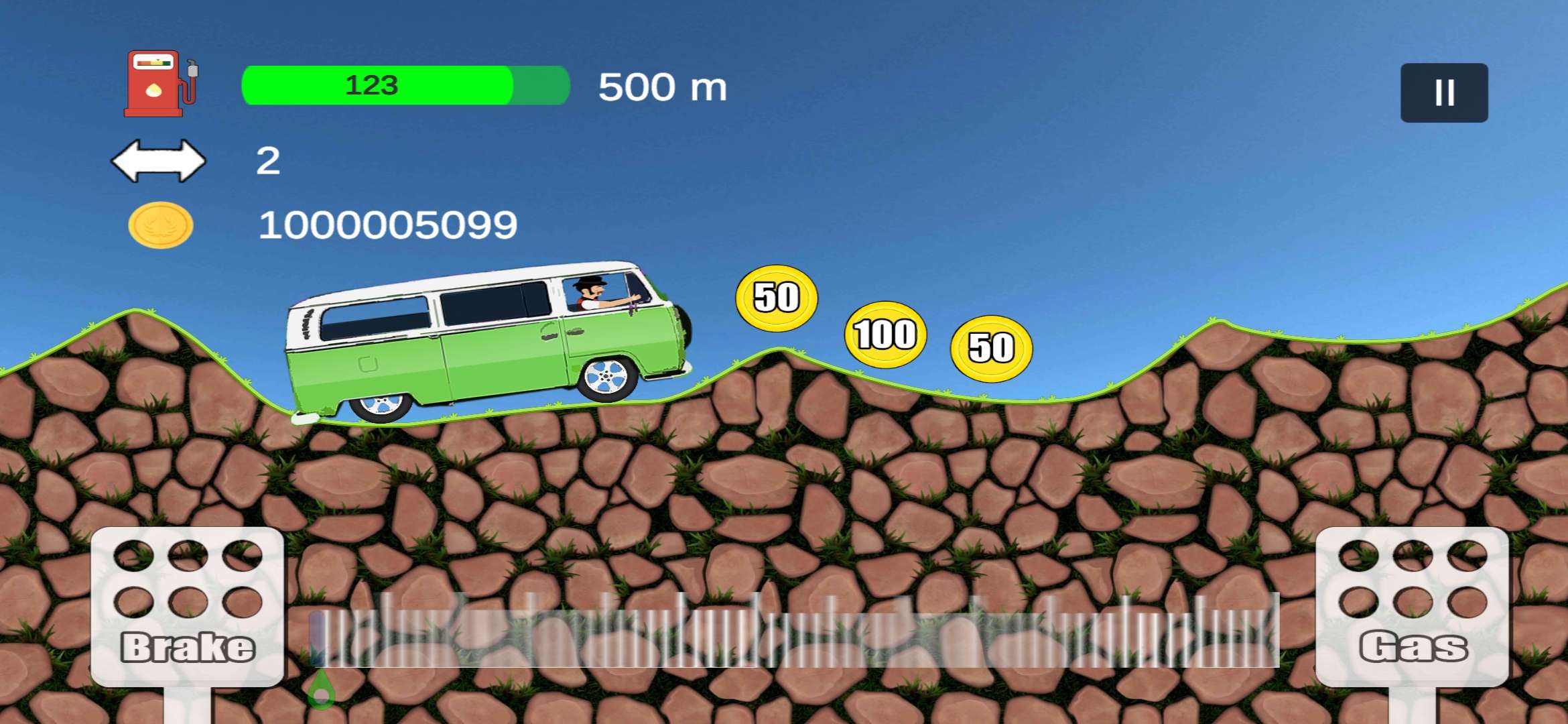Hit the Gas pedal
The height and width of the screenshot is (724, 1568).
[1412, 606]
